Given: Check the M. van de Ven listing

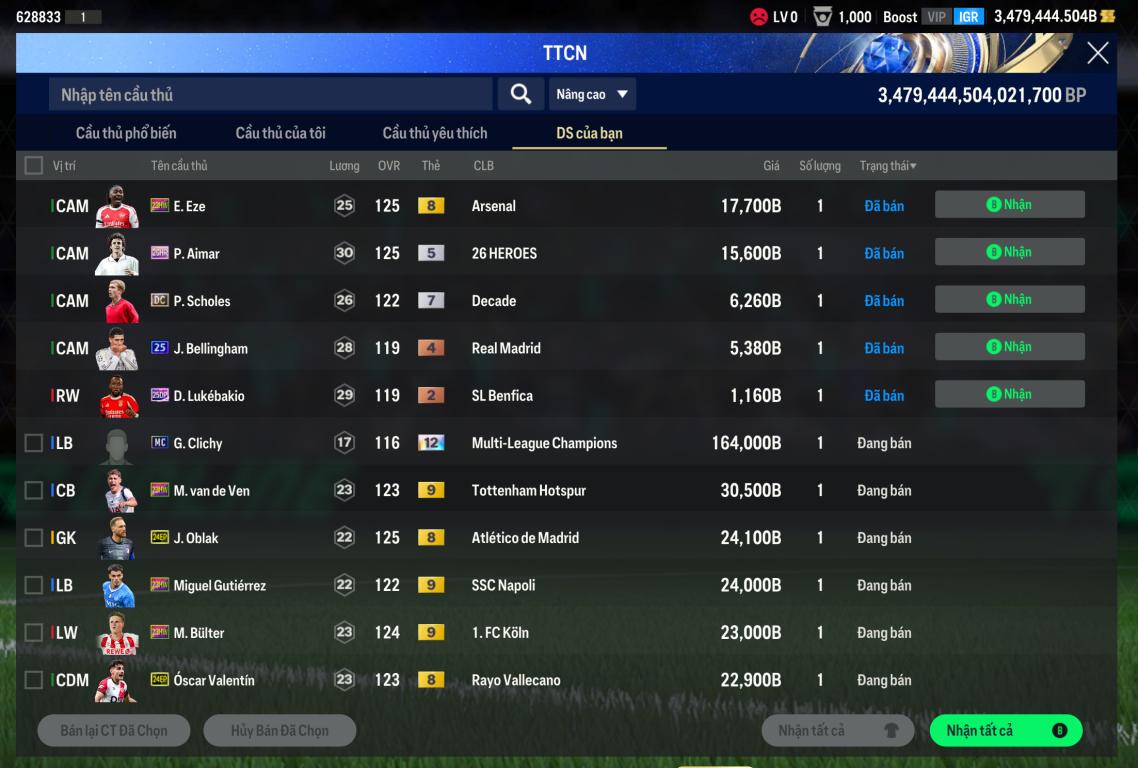Looking at the screenshot, I should [34, 490].
